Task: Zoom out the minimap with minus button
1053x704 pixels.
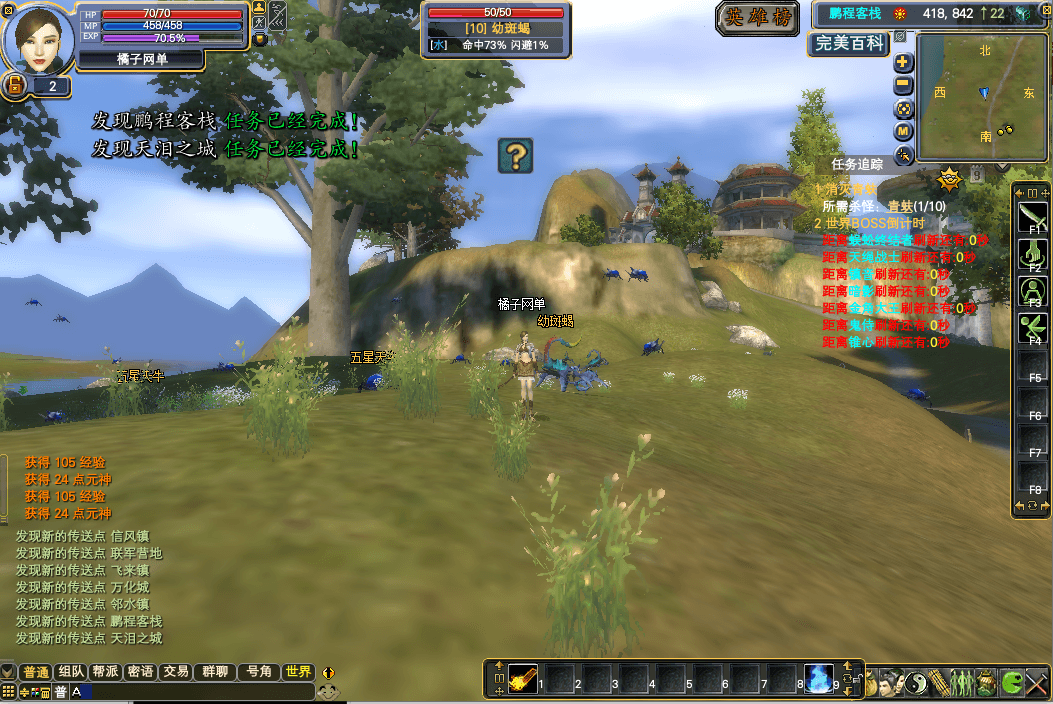Action: pos(903,86)
